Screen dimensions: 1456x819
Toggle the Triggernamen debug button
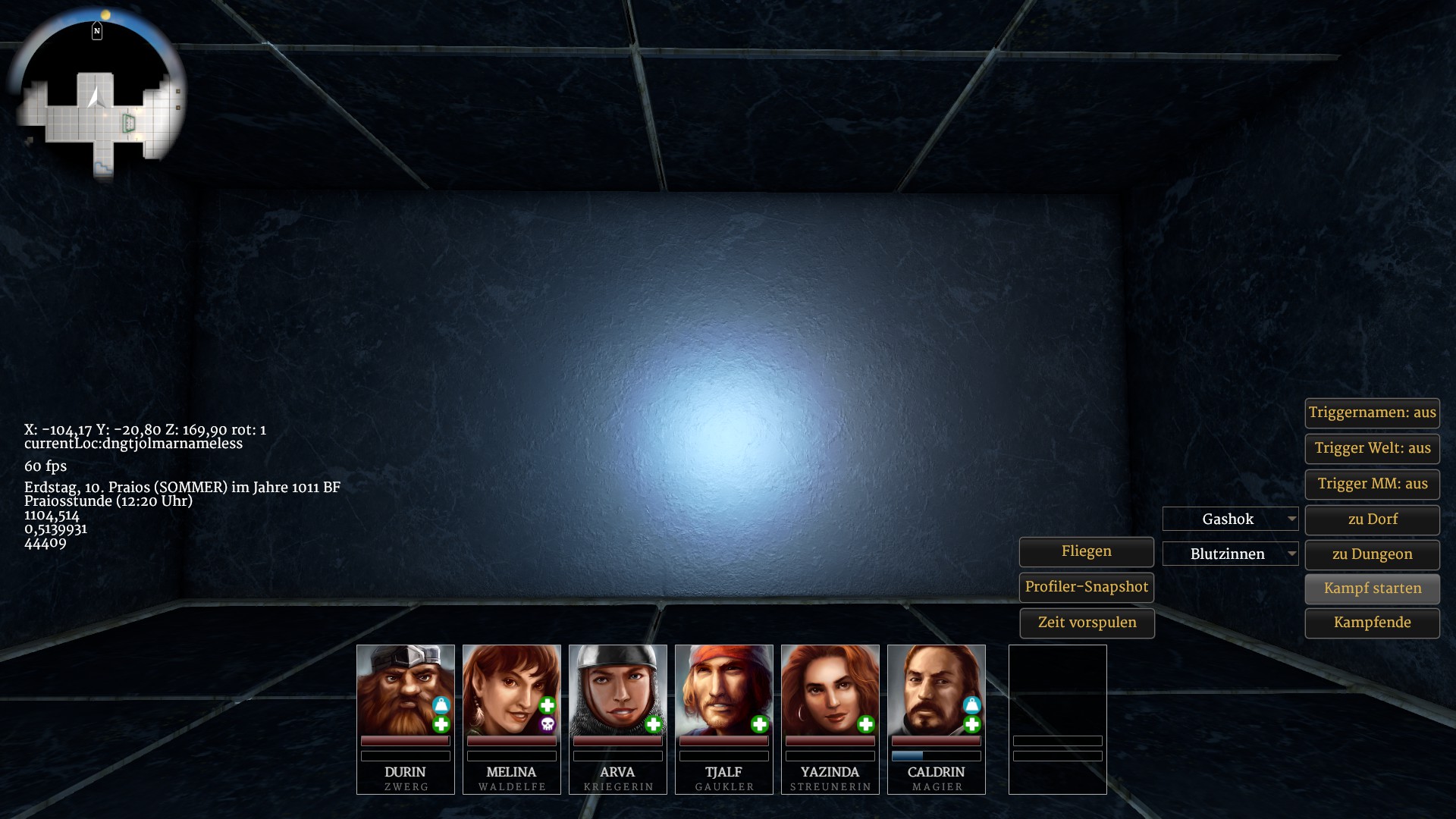pyautogui.click(x=1372, y=413)
